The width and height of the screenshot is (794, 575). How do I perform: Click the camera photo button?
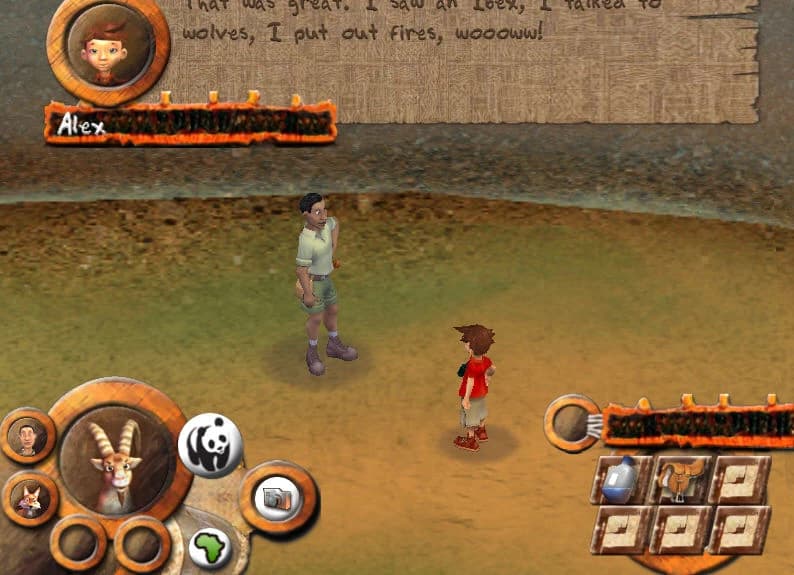[x=276, y=497]
